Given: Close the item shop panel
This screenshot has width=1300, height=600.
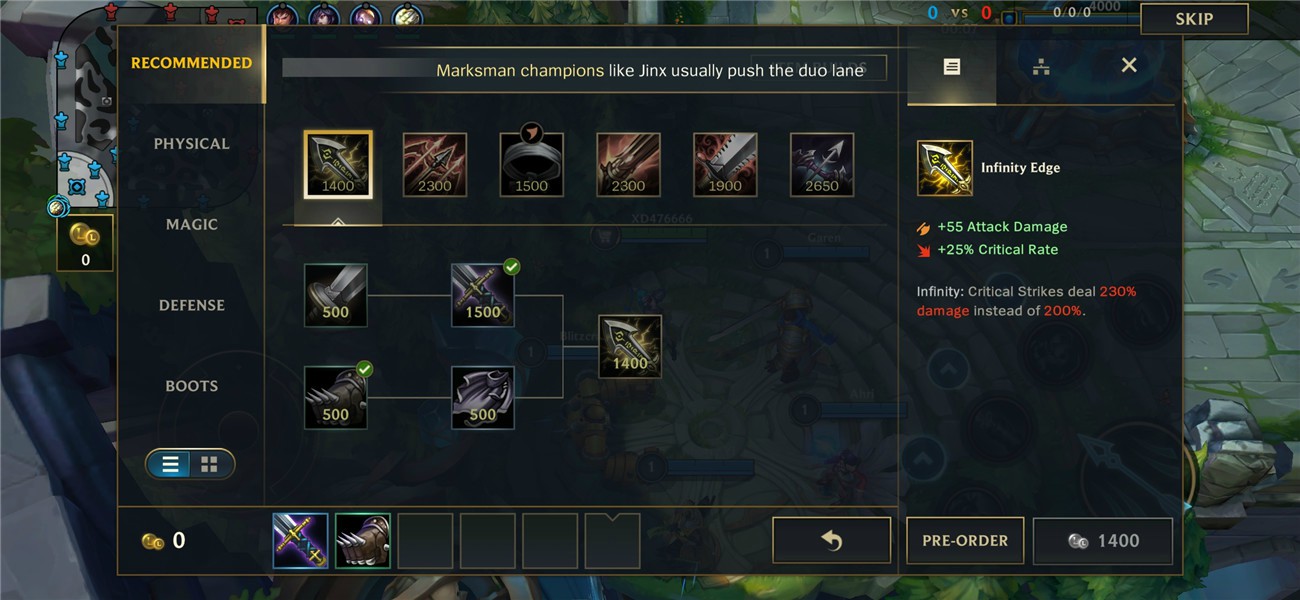Looking at the screenshot, I should 1129,65.
